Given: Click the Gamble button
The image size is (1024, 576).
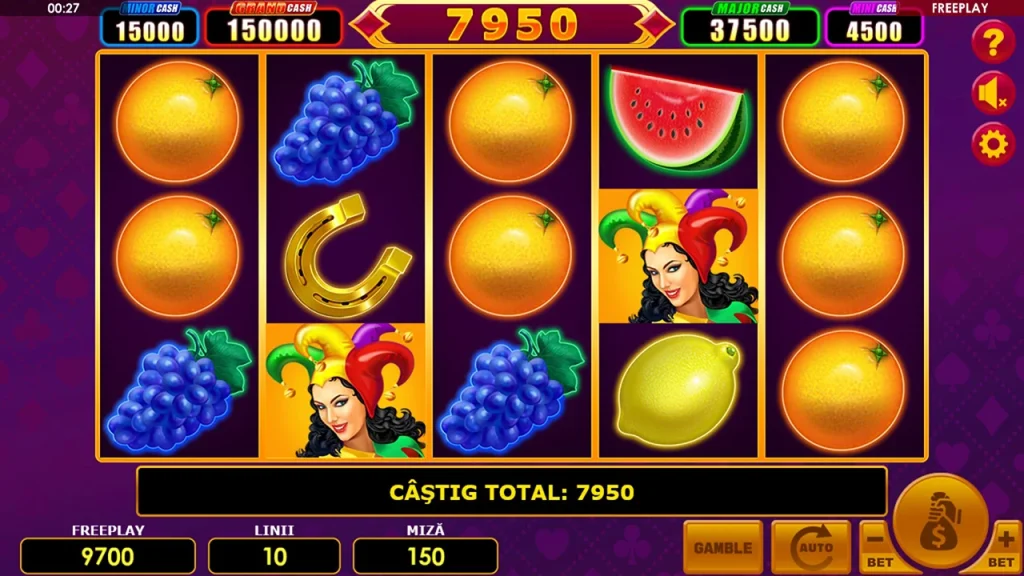Looking at the screenshot, I should [722, 547].
